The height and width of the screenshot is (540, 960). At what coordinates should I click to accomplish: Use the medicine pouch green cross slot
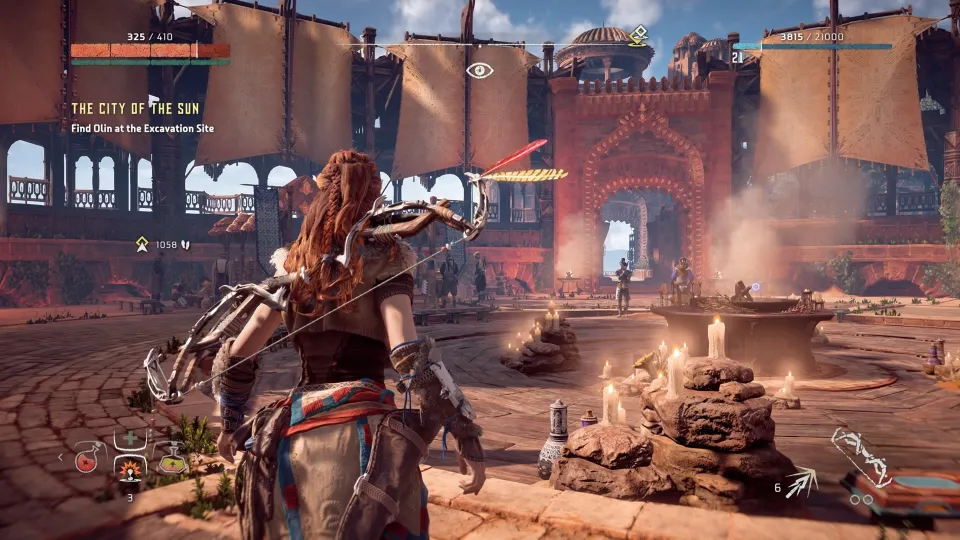pos(128,440)
